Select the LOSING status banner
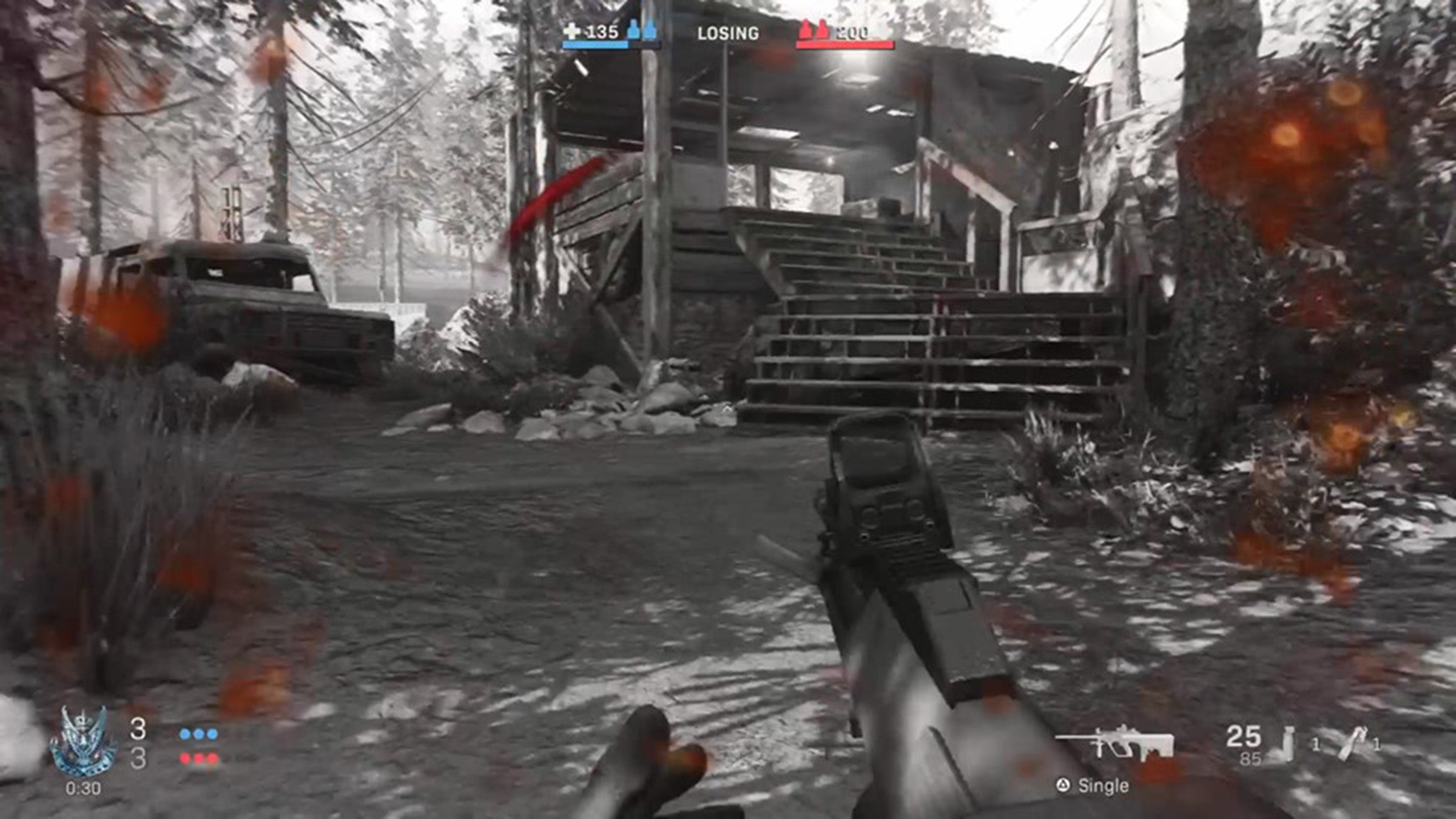The width and height of the screenshot is (1456, 819). pos(728,32)
